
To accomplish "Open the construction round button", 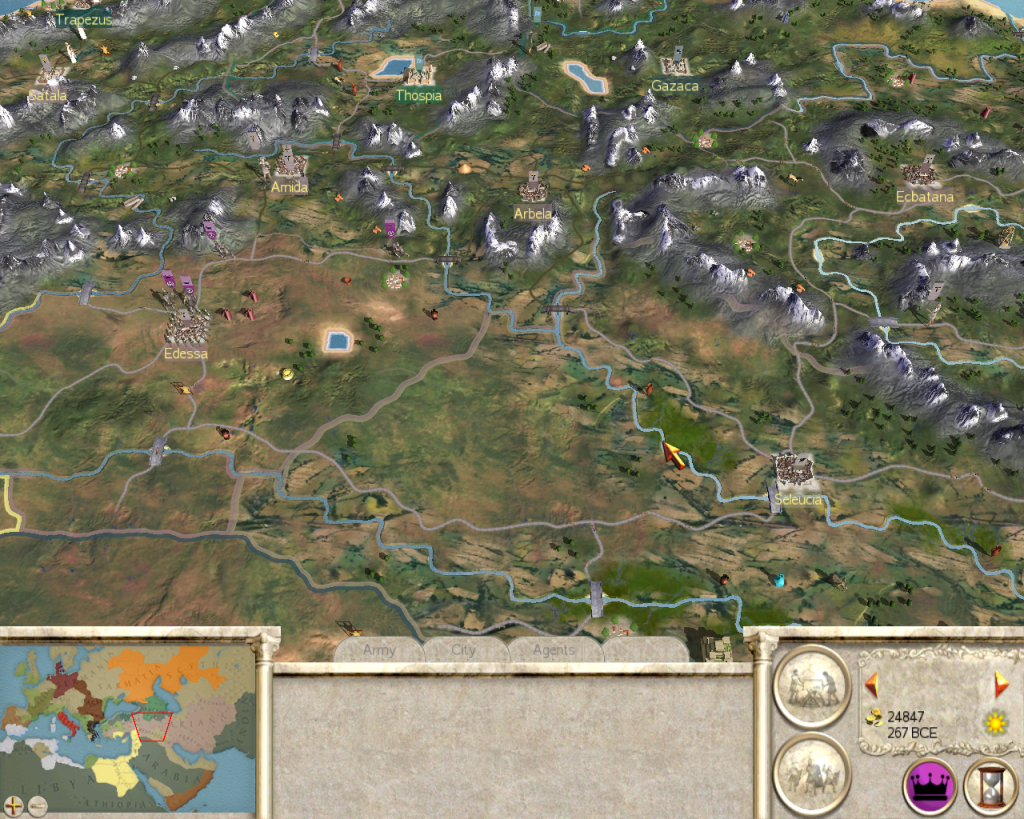I will click(x=812, y=686).
